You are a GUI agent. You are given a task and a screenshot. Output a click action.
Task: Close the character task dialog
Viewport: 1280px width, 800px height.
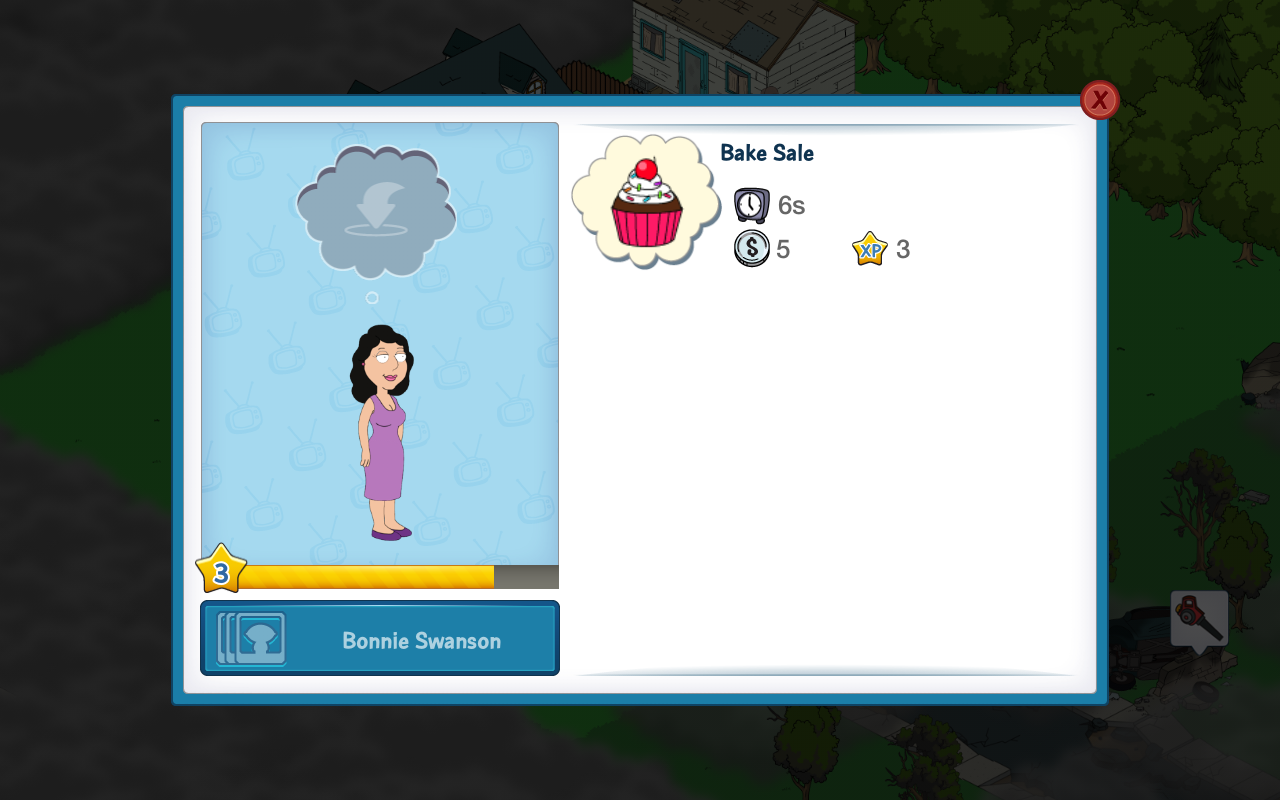tap(1099, 100)
